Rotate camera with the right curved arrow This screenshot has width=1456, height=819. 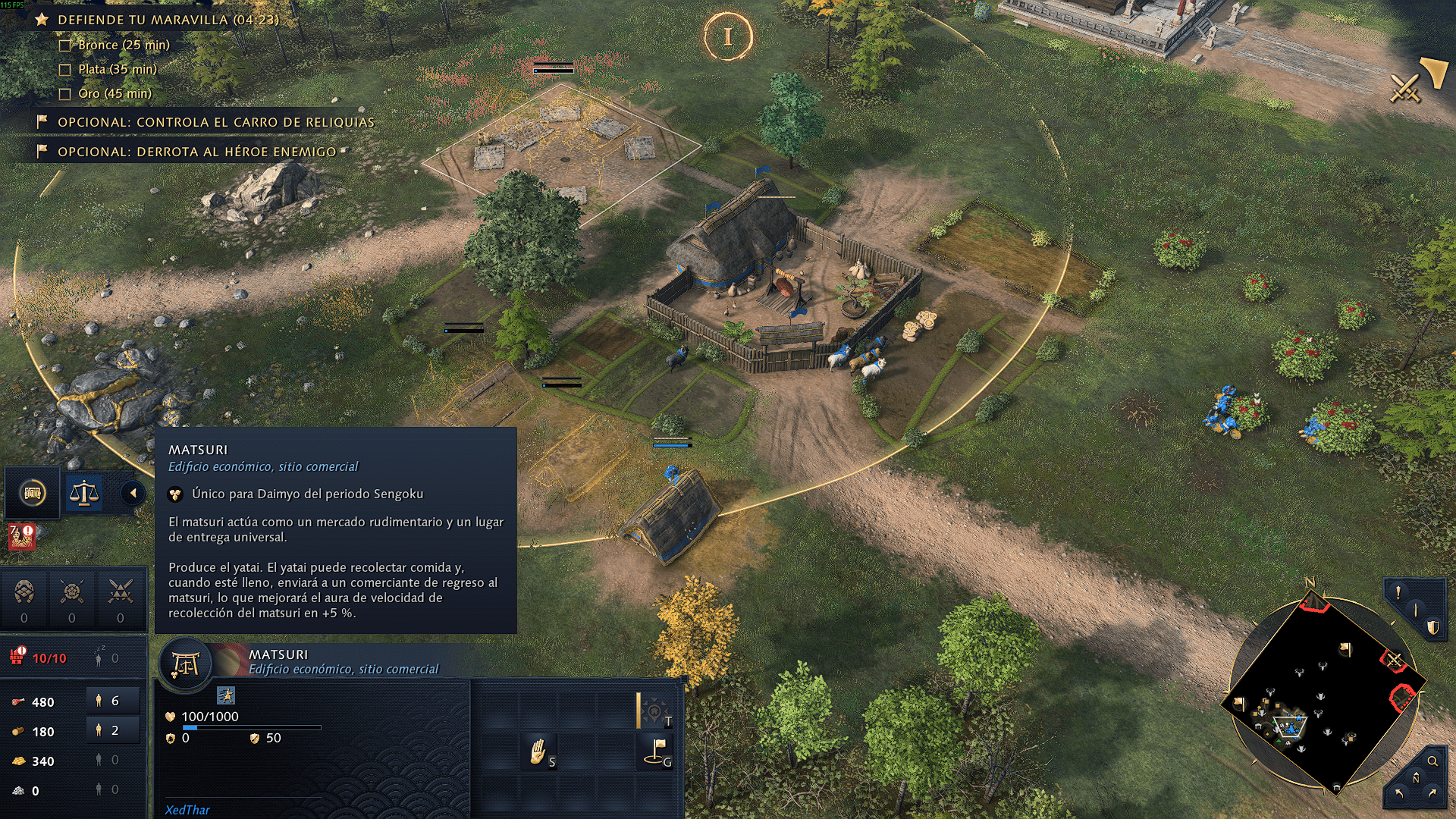(x=1432, y=794)
